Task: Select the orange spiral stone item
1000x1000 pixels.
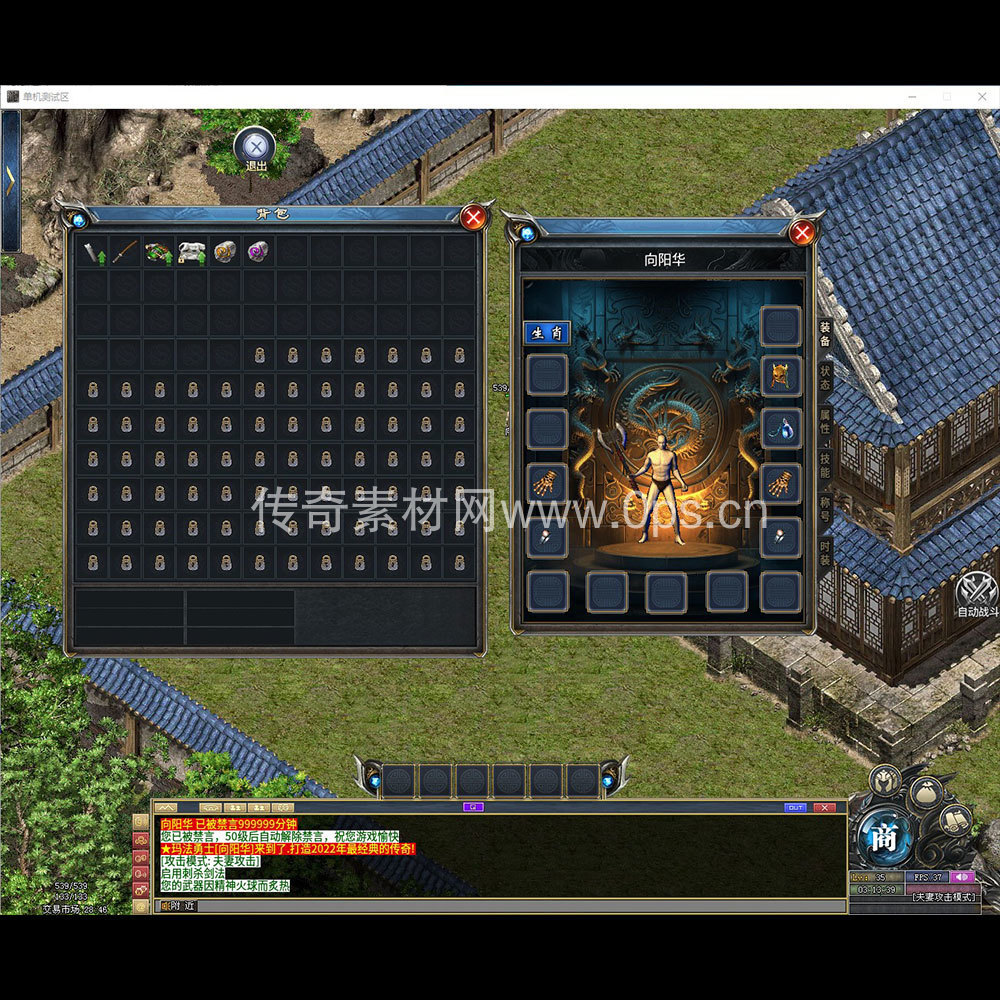Action: point(225,252)
